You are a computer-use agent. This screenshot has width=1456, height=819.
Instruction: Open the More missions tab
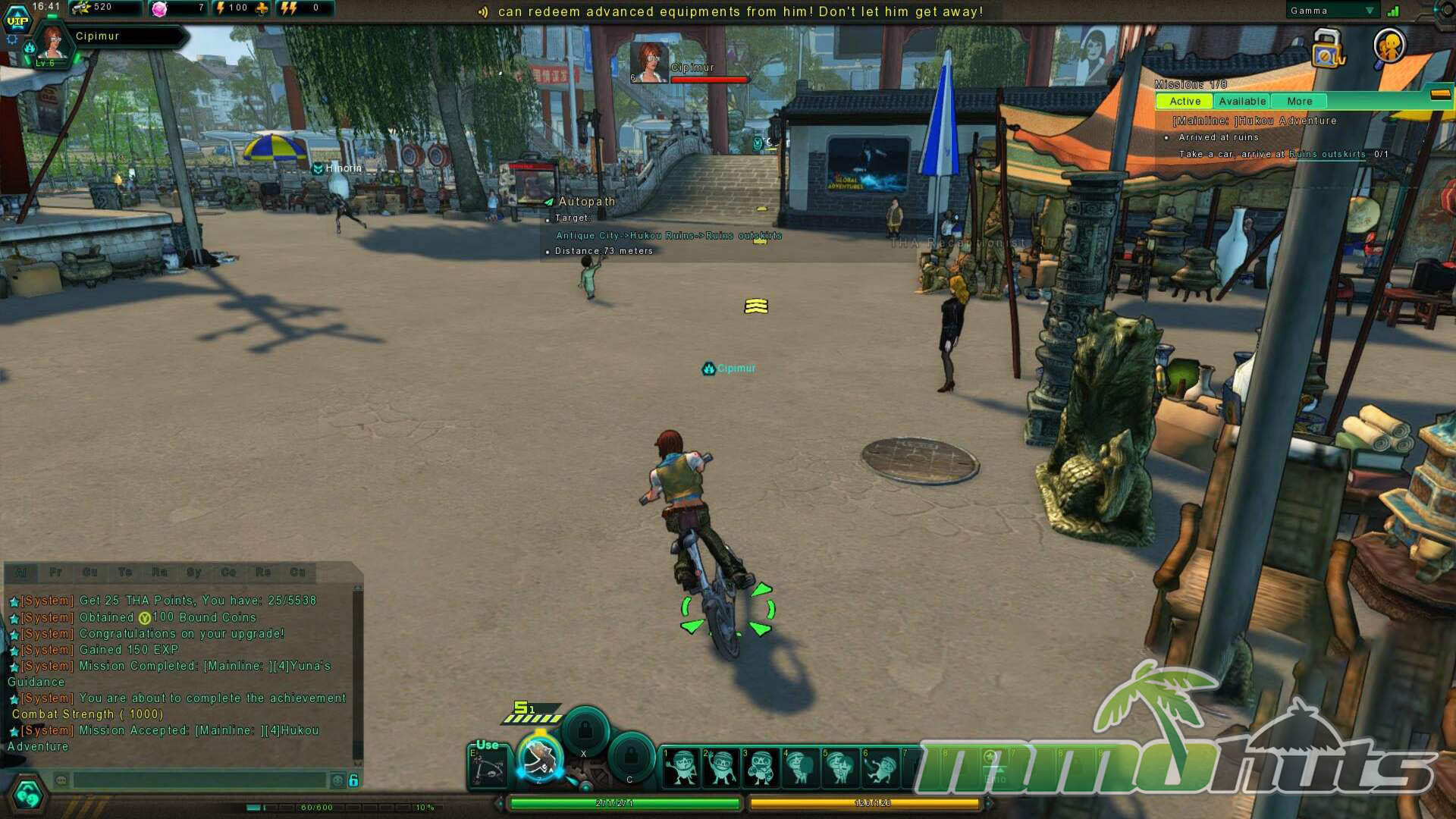pos(1299,102)
